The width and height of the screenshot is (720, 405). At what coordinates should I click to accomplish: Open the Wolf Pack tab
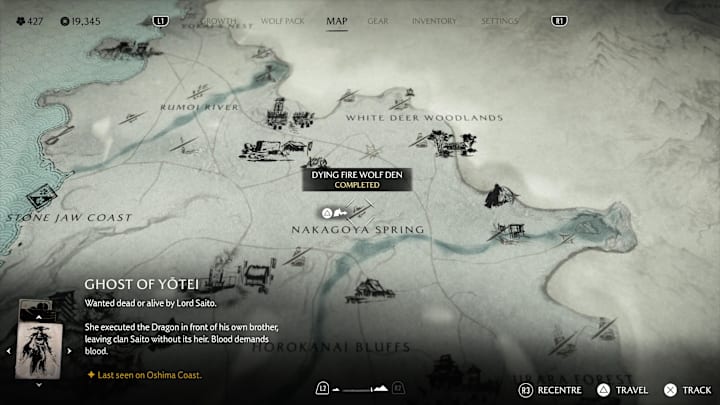[x=283, y=20]
